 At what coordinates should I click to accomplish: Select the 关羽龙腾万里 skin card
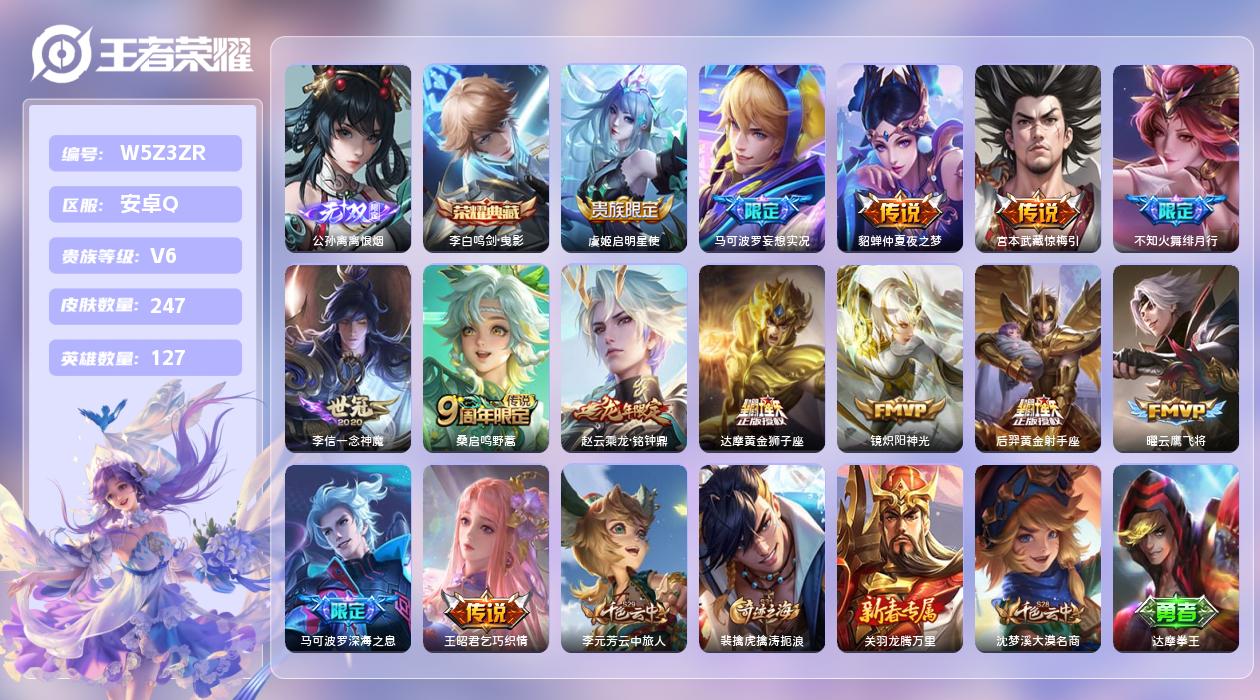(900, 558)
